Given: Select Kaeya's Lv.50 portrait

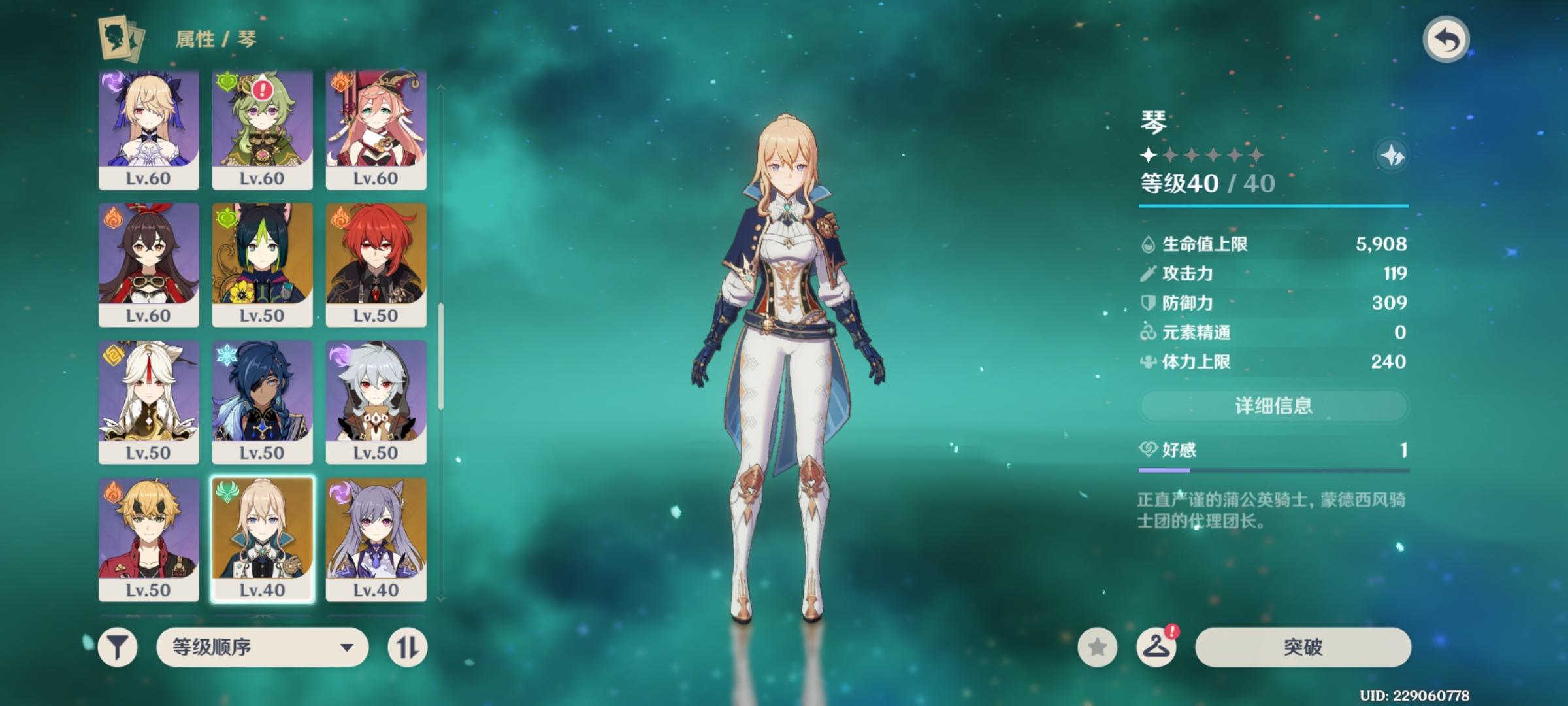Looking at the screenshot, I should tap(262, 401).
